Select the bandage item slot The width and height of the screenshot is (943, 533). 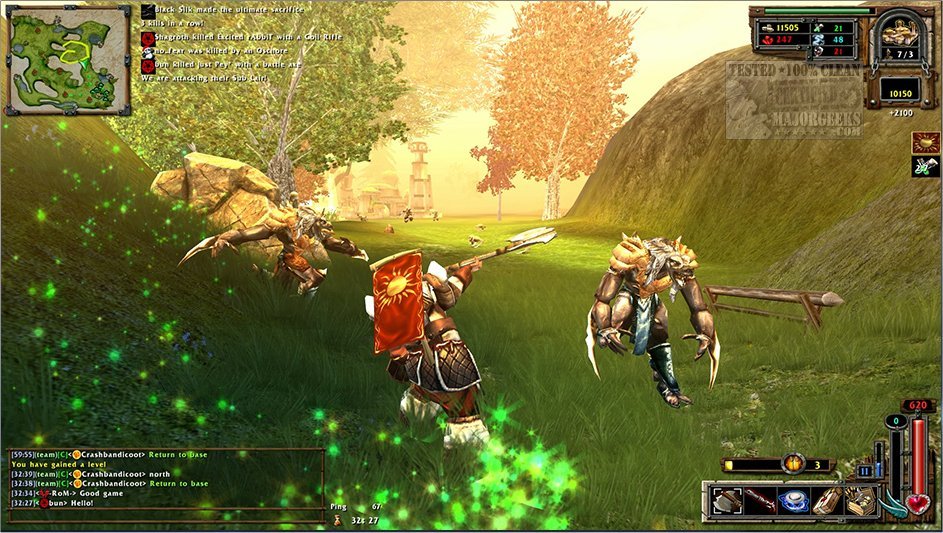click(x=827, y=500)
